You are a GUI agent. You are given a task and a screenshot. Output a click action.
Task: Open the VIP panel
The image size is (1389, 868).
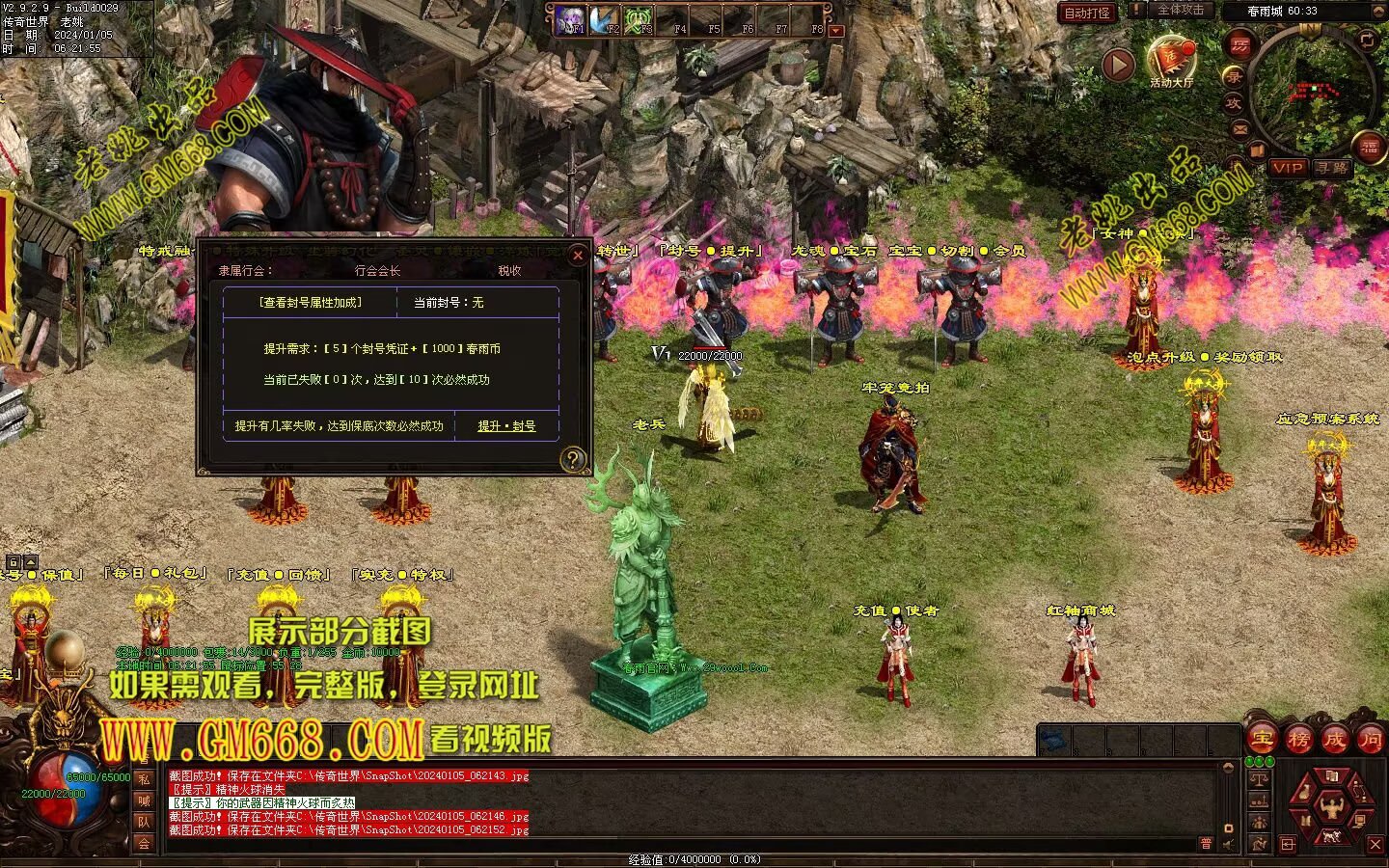point(1287,168)
